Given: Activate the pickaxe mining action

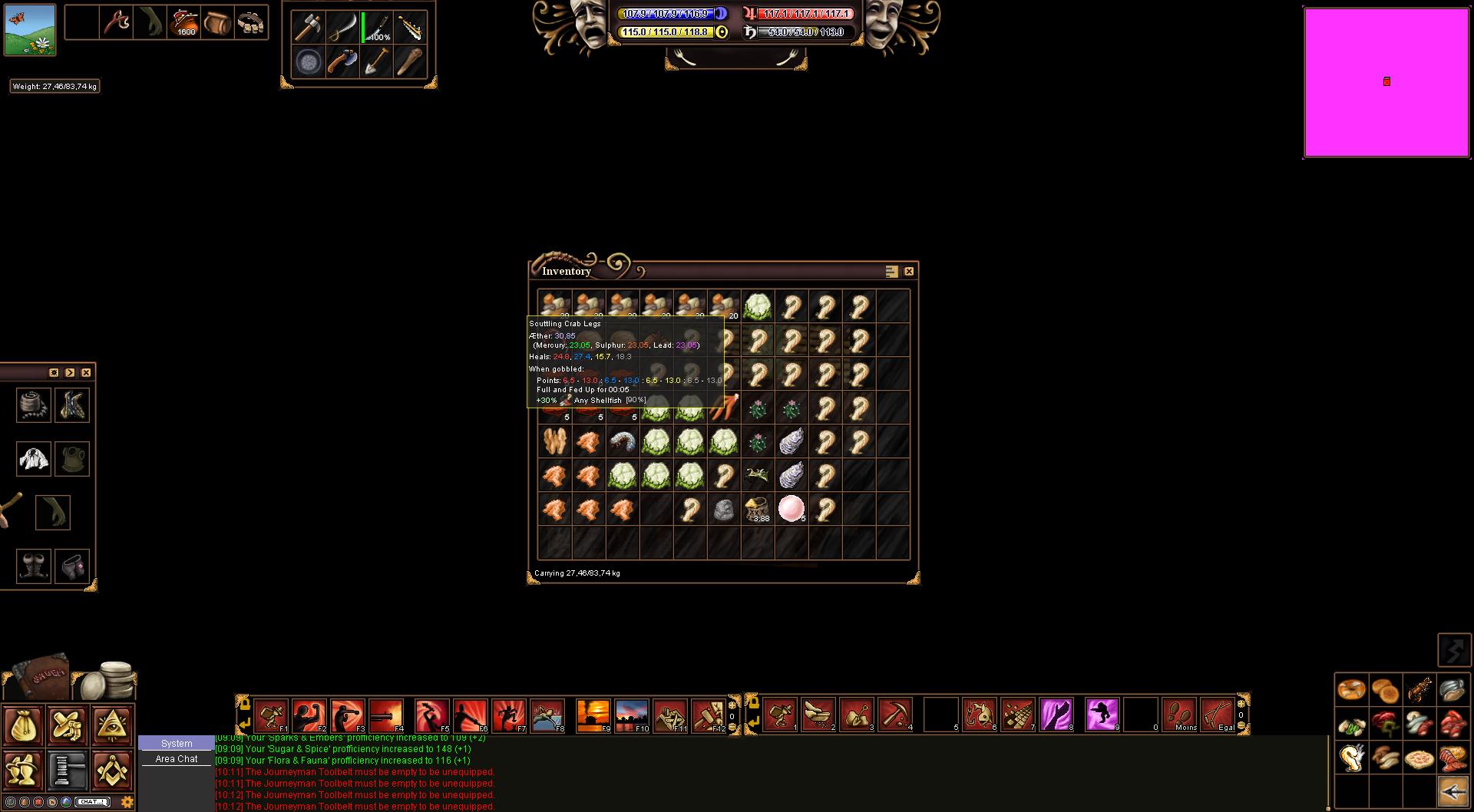Looking at the screenshot, I should point(894,715).
